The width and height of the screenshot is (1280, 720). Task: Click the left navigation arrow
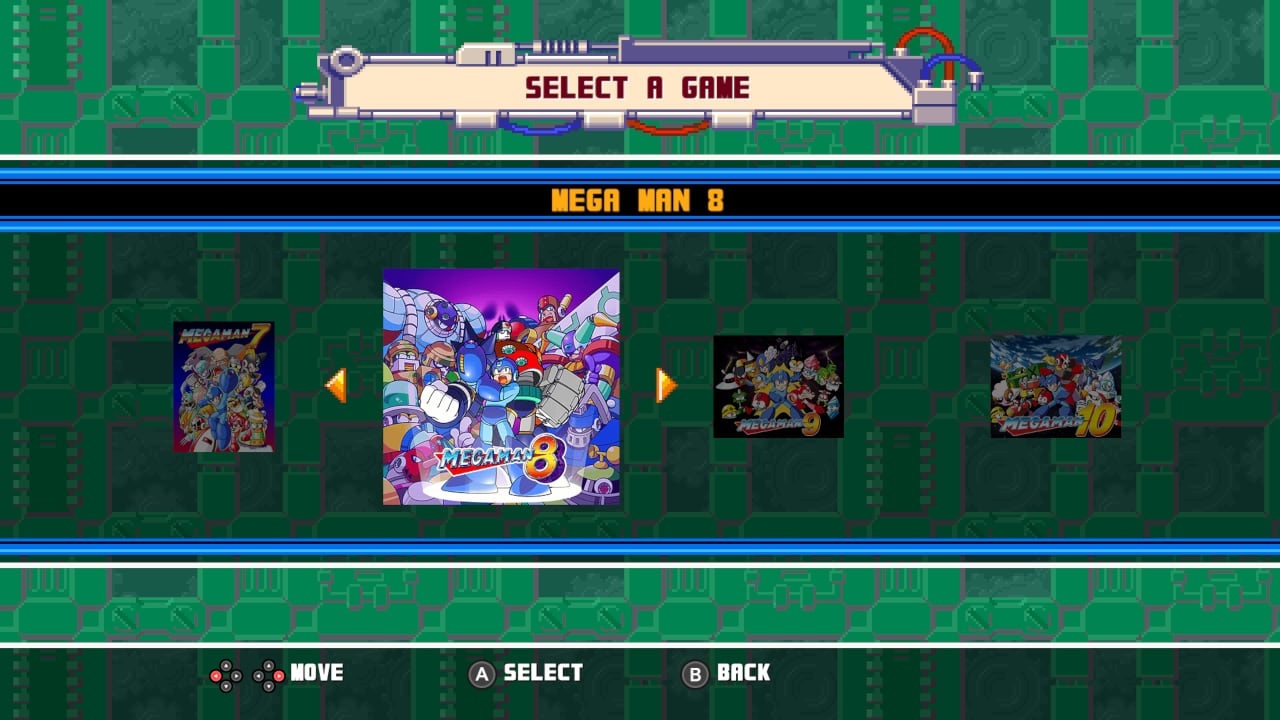pyautogui.click(x=339, y=385)
